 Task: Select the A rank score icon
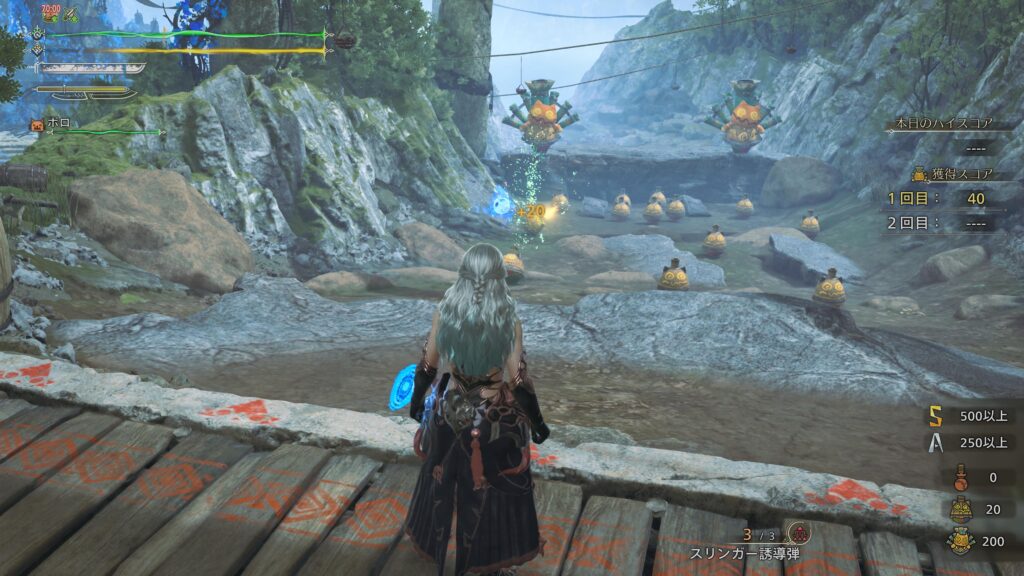(x=936, y=442)
